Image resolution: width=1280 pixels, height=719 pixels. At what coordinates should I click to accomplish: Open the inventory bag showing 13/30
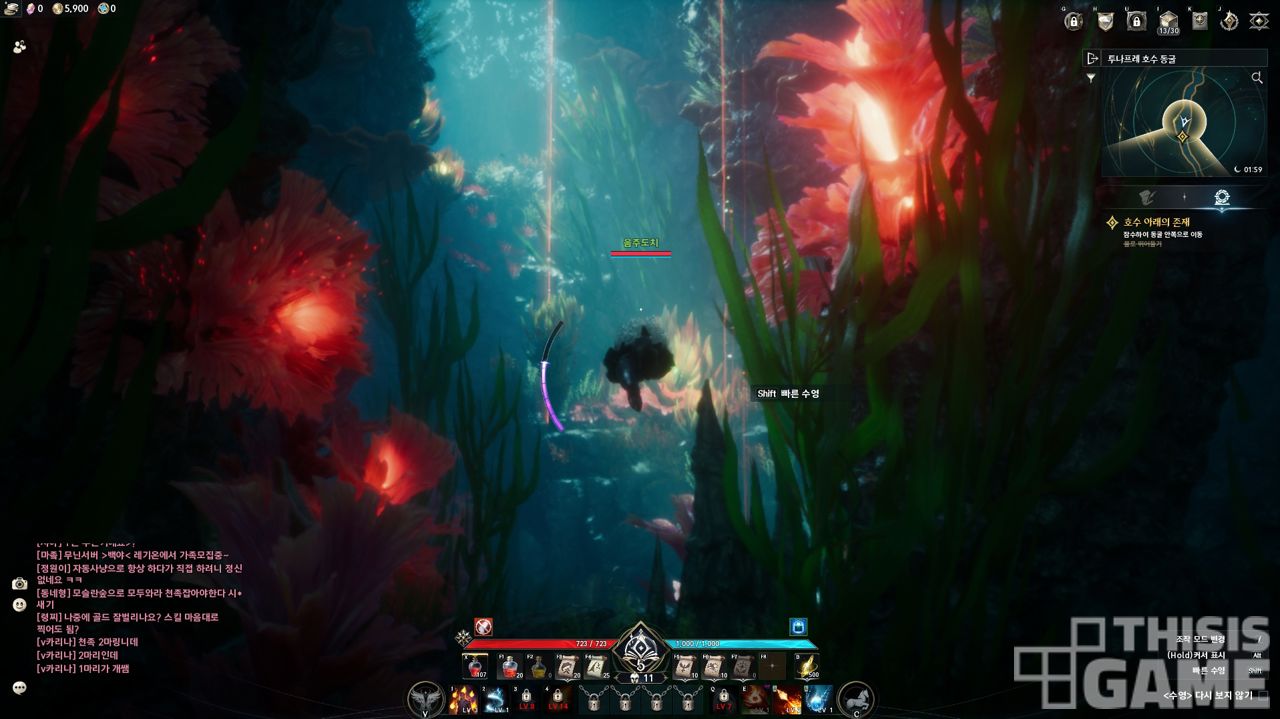click(1167, 20)
